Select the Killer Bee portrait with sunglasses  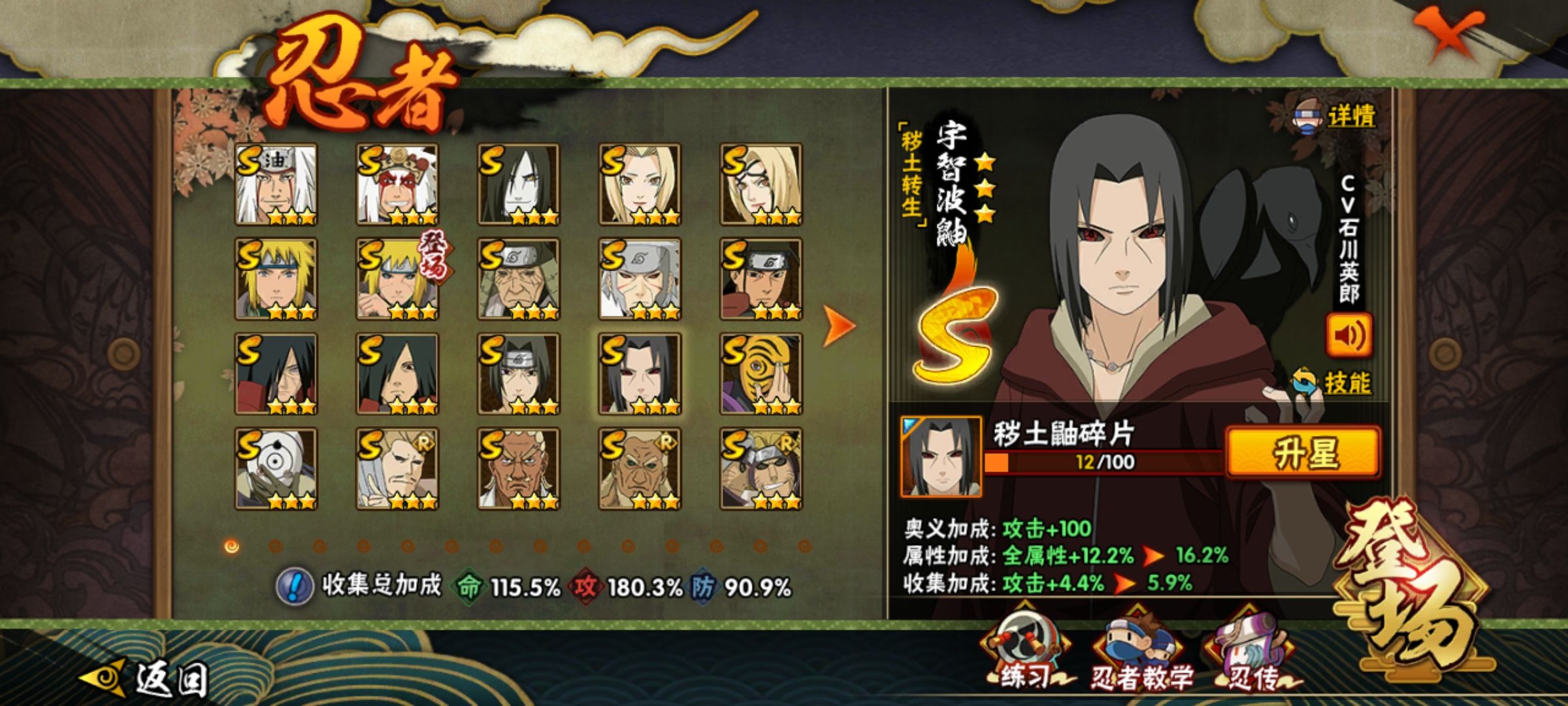coord(761,469)
